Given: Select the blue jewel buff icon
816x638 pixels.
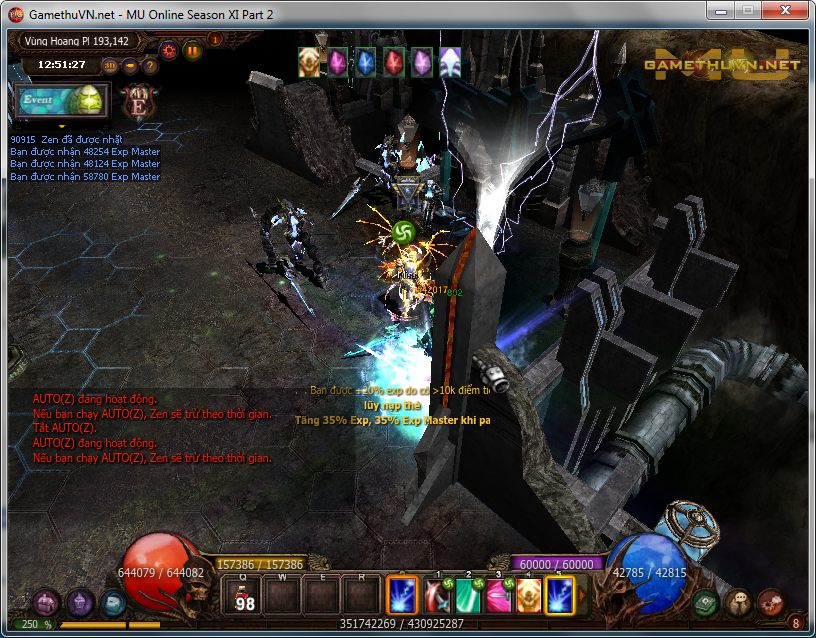Looking at the screenshot, I should [366, 62].
